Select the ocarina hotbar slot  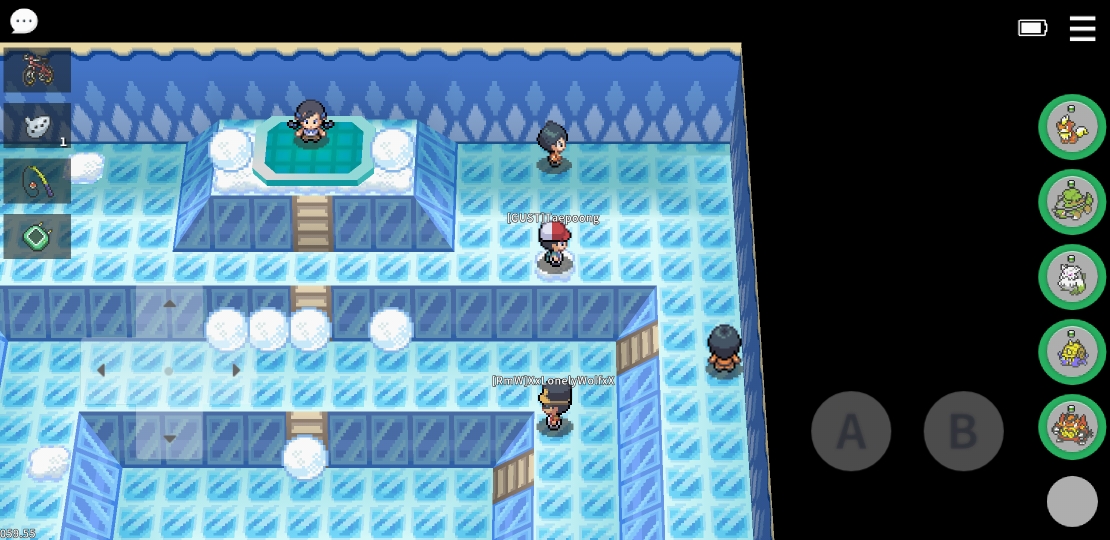coord(37,126)
